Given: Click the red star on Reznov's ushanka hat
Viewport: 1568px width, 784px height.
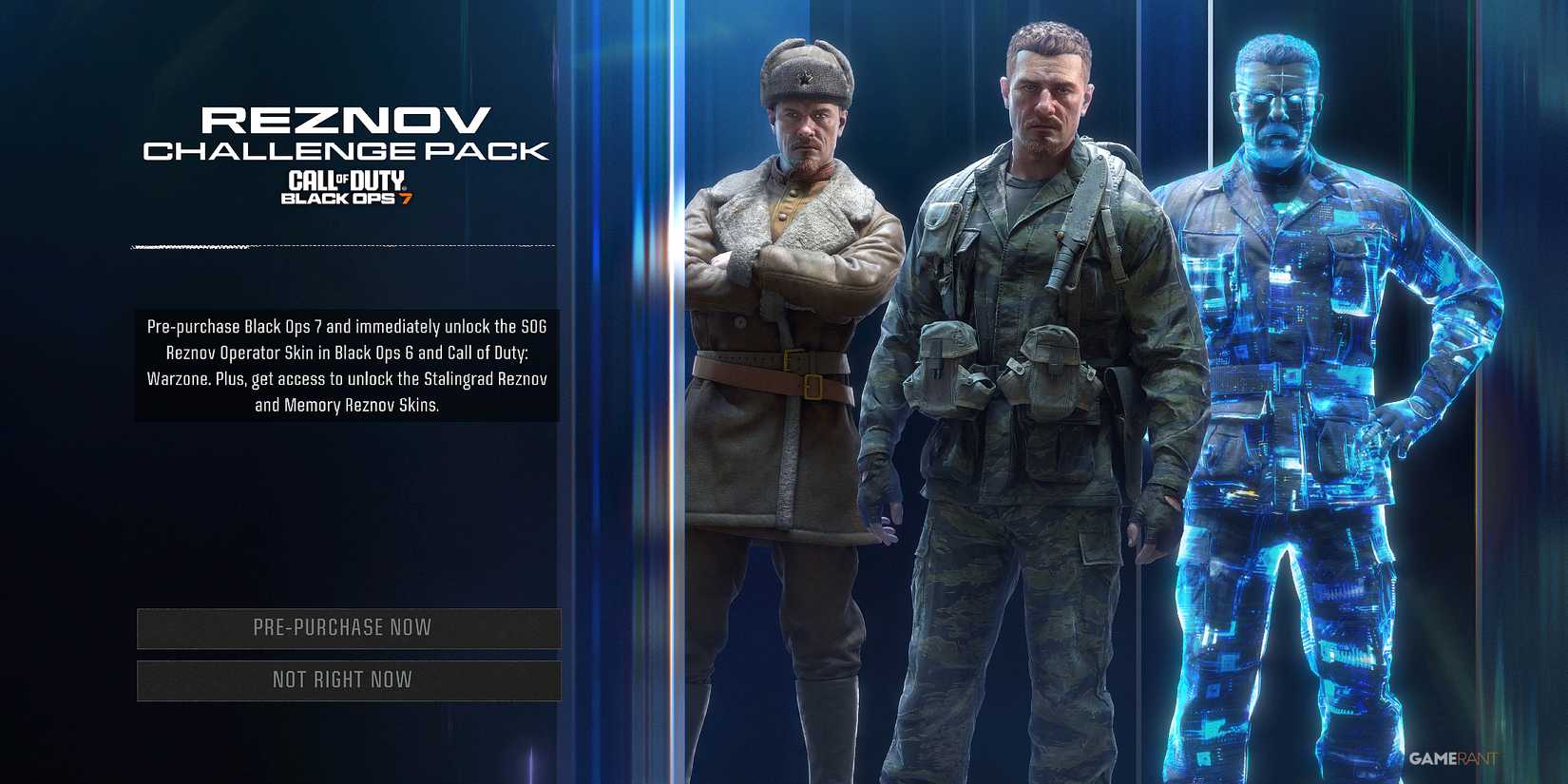Looking at the screenshot, I should point(805,79).
